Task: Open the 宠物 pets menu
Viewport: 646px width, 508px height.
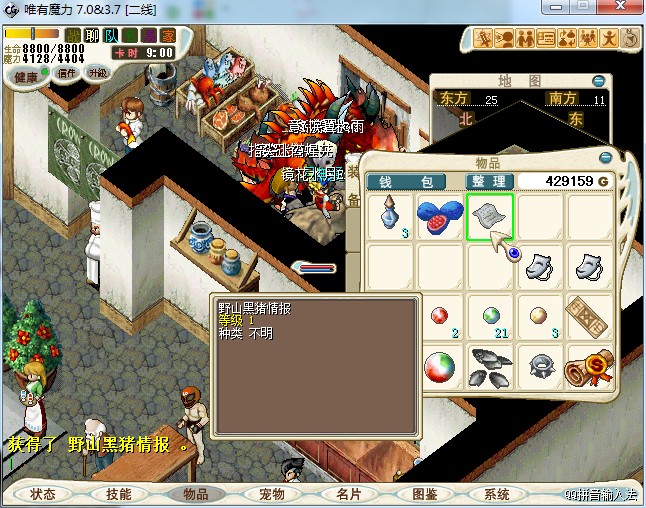Action: click(272, 494)
